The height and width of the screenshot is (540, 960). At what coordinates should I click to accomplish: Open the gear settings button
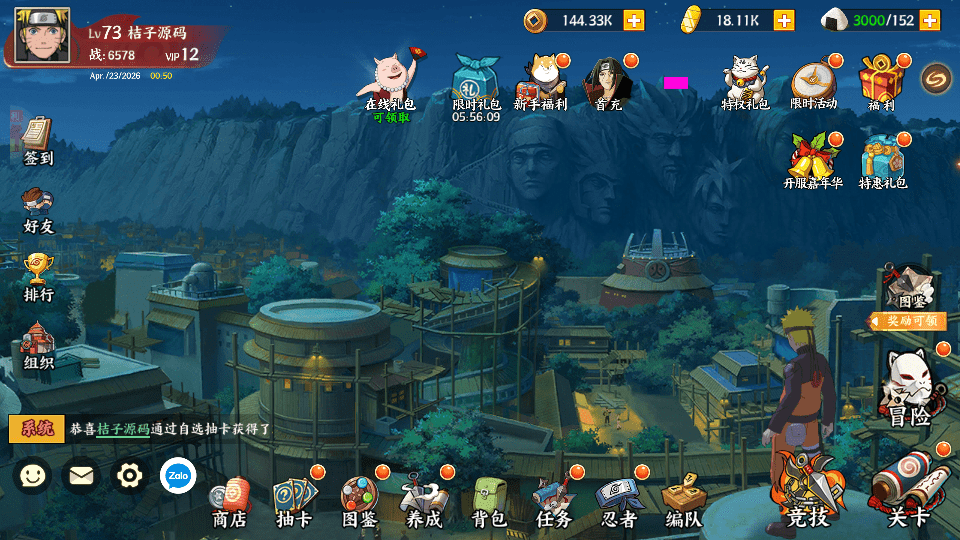point(129,475)
